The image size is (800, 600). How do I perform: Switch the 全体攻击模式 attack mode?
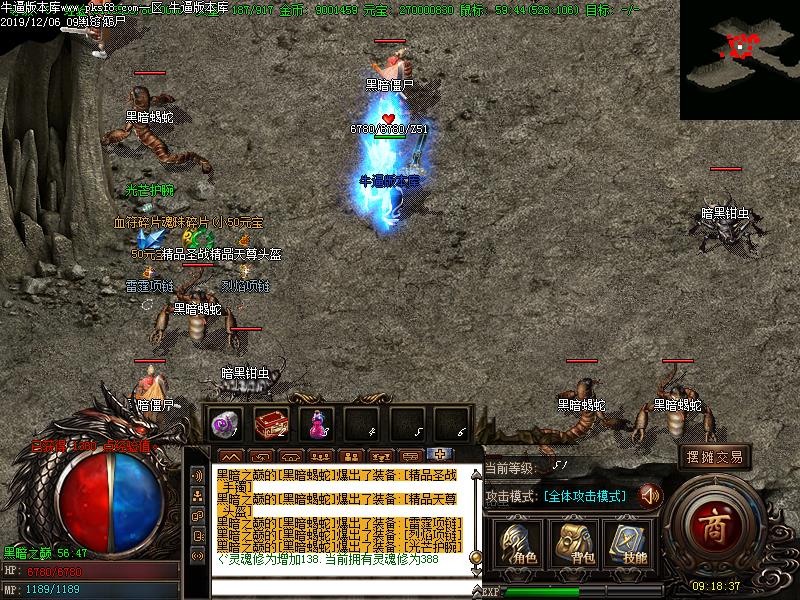coord(585,496)
